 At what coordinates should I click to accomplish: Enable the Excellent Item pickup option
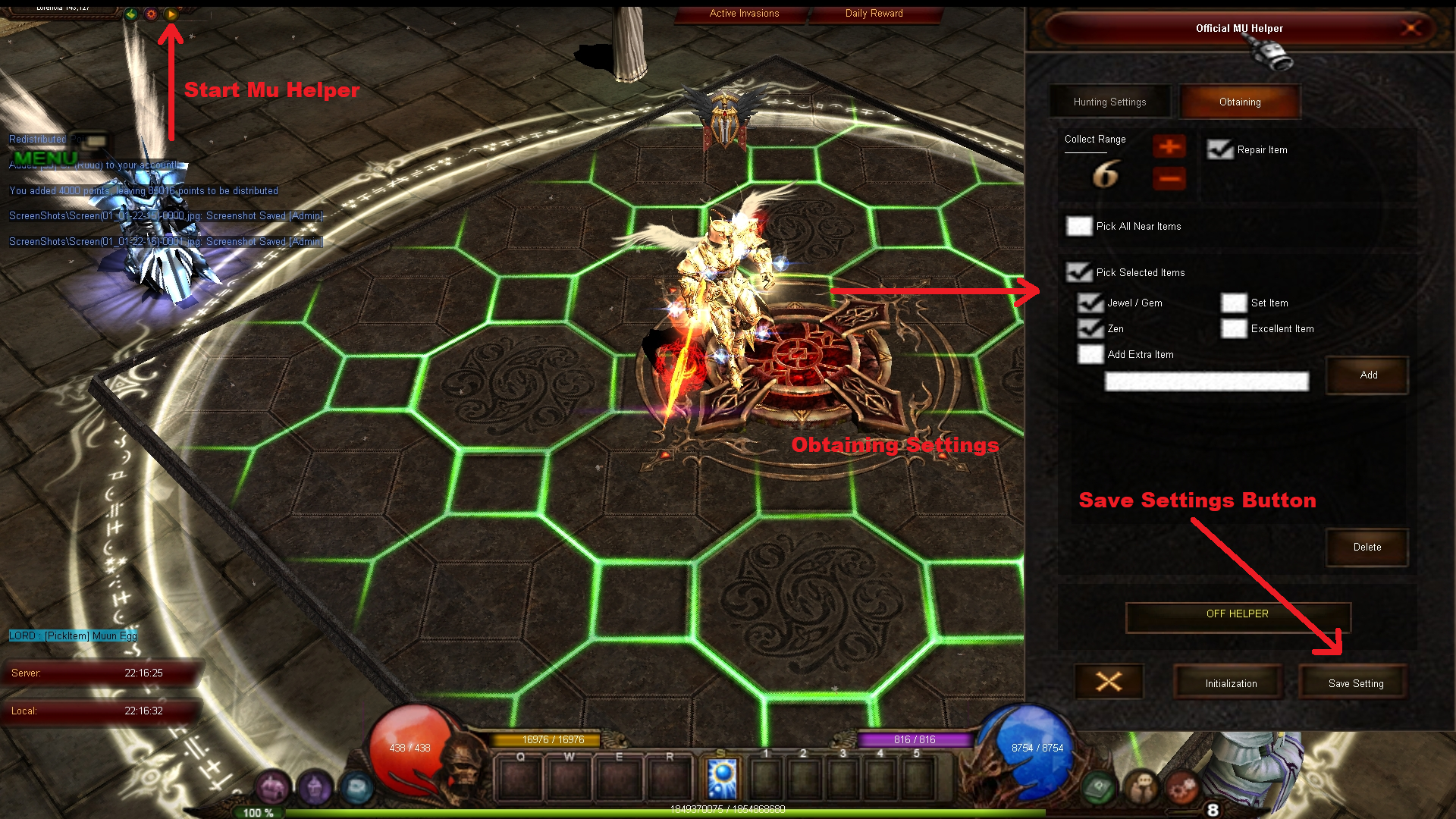tap(1234, 328)
